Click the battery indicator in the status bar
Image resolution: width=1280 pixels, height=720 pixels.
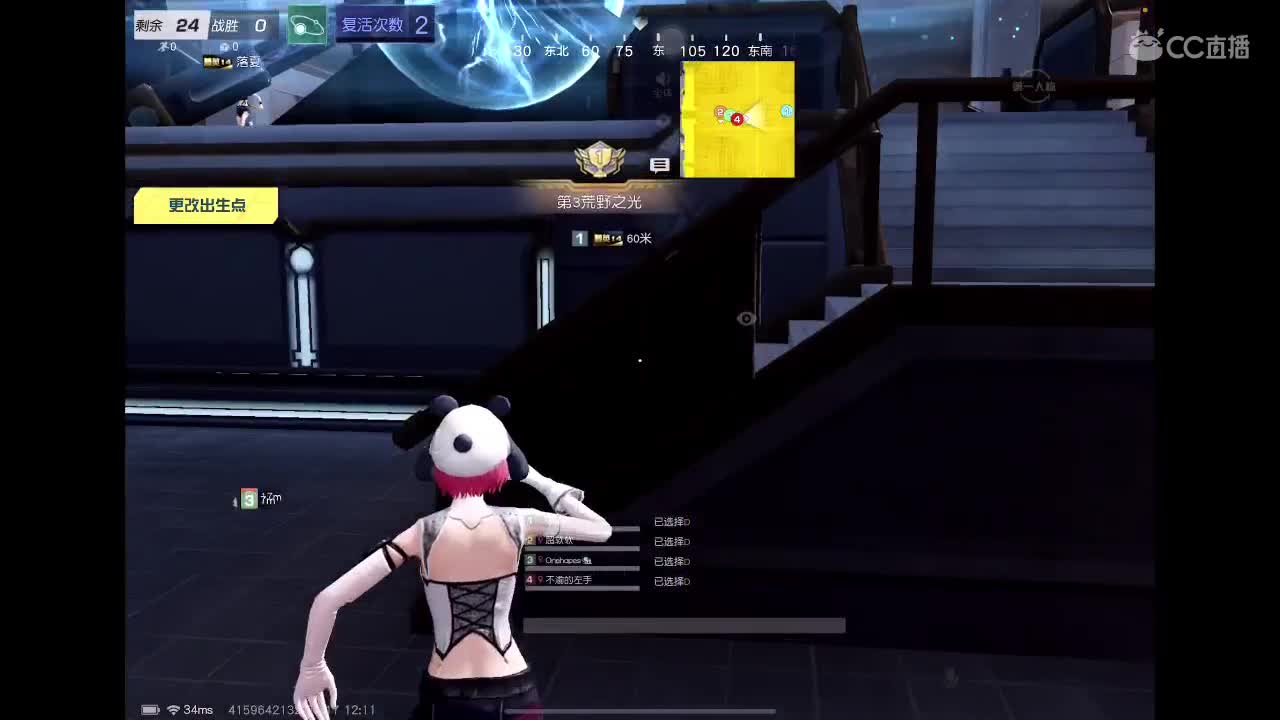tap(148, 709)
